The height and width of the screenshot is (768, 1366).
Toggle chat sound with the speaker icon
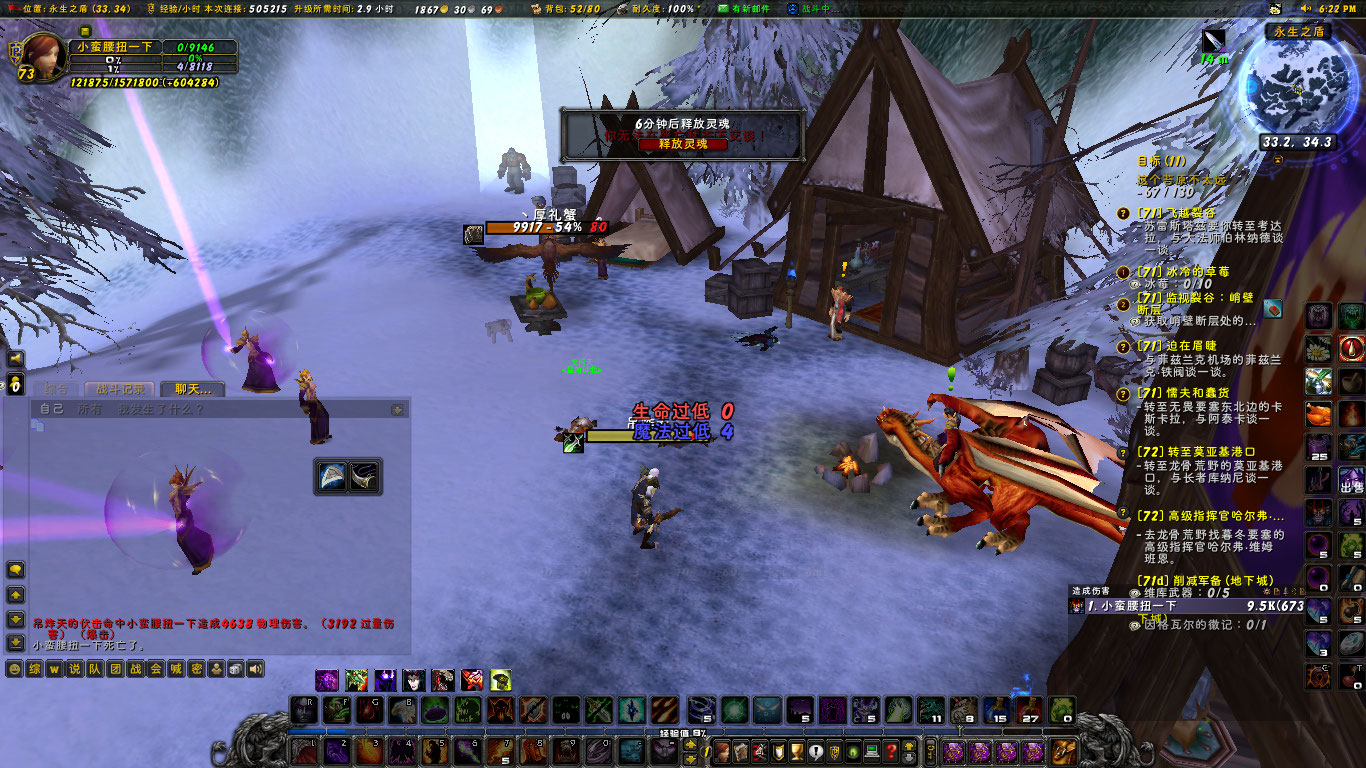[256, 667]
